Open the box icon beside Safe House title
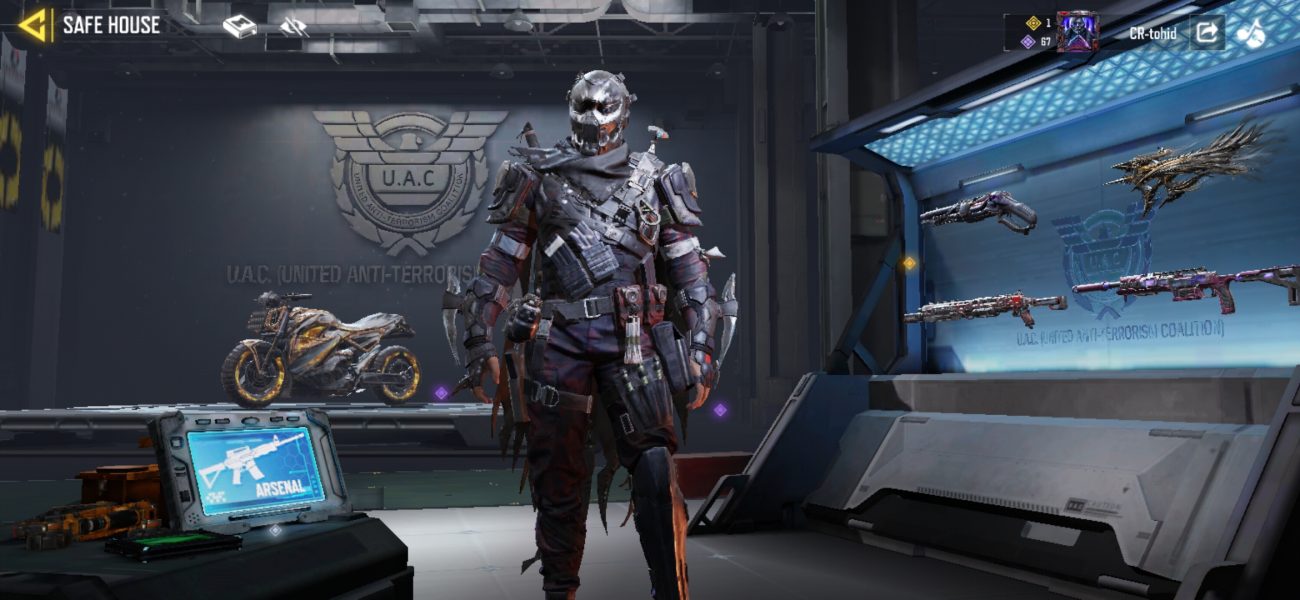This screenshot has width=1300, height=600. point(239,27)
